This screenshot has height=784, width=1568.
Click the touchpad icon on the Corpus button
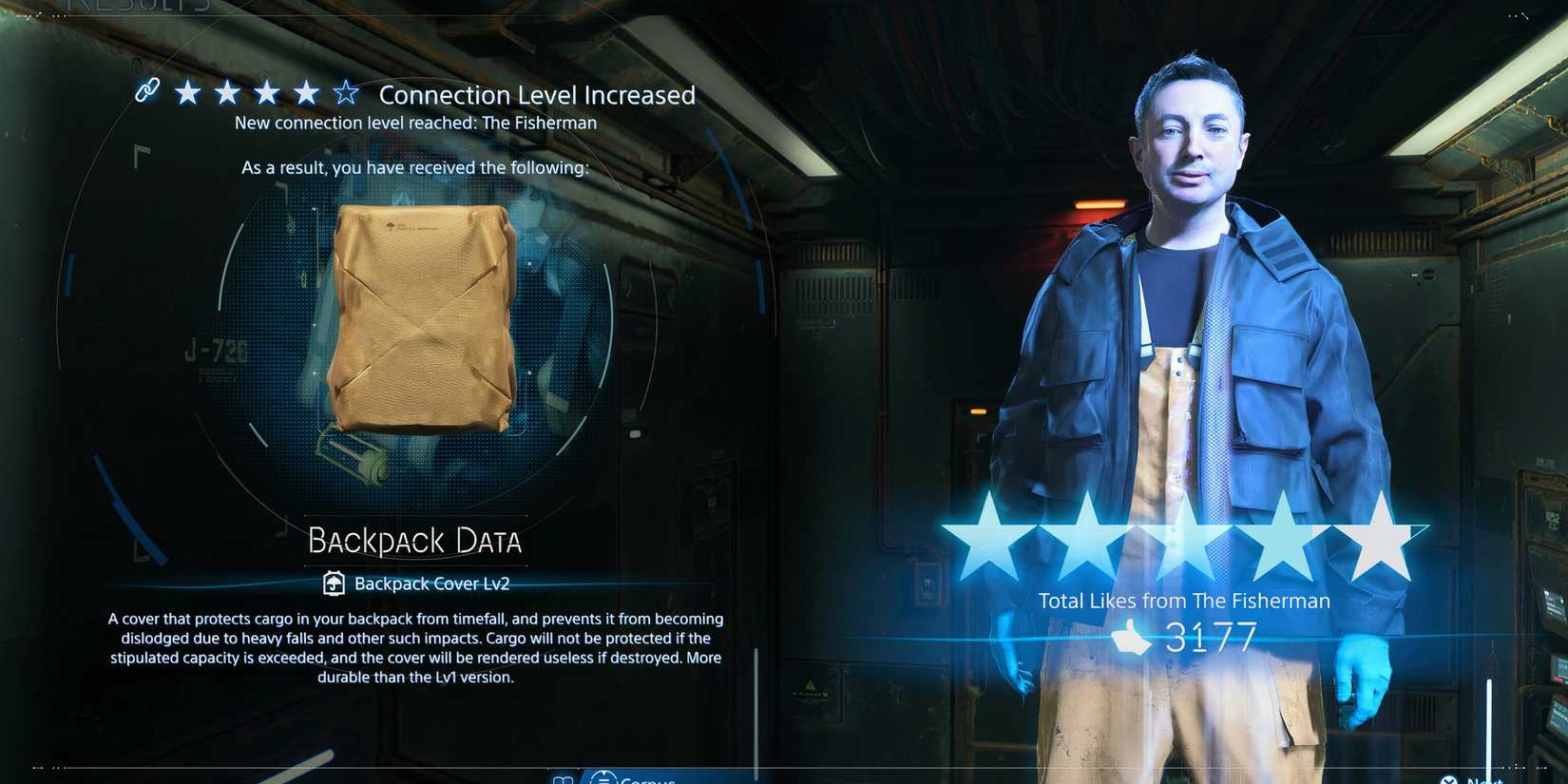pos(604,777)
